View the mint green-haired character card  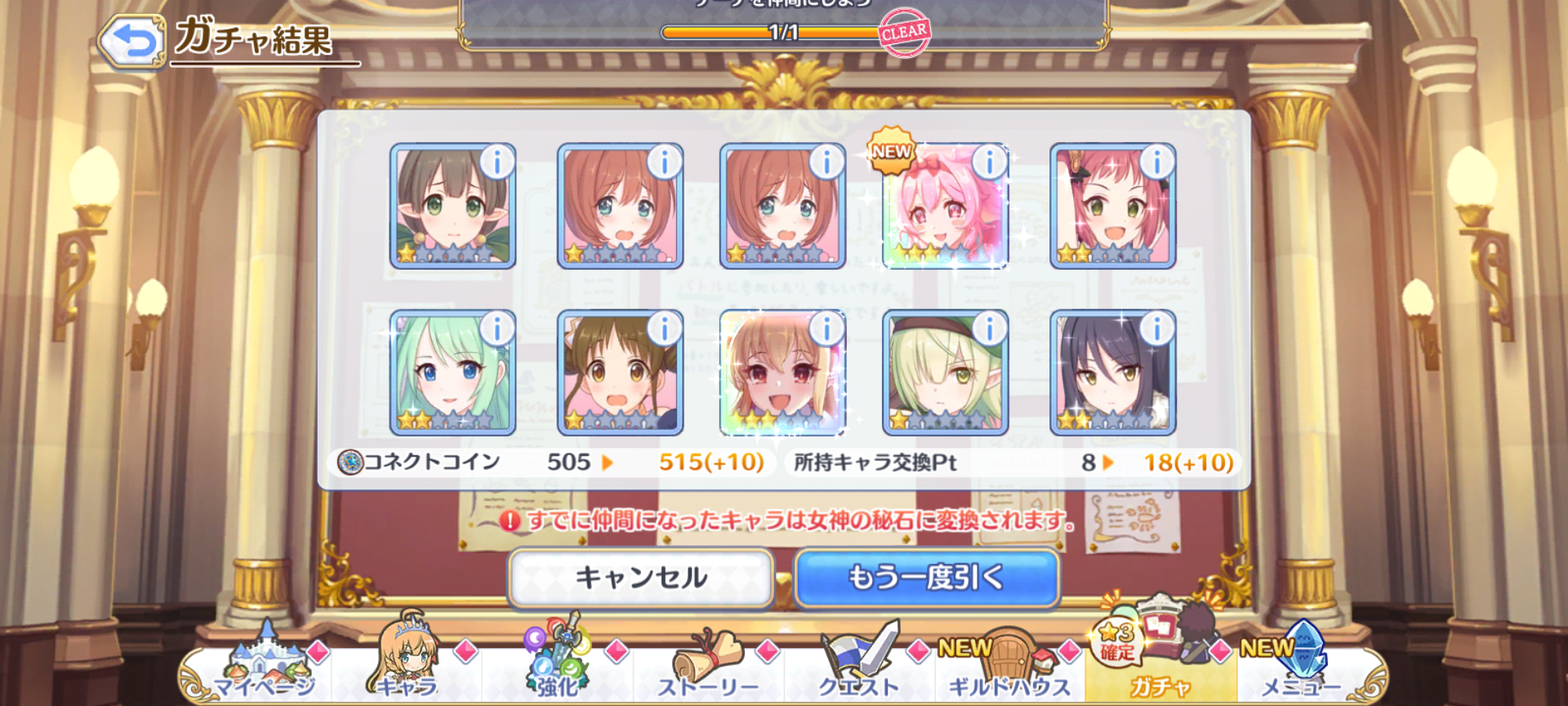tap(452, 373)
